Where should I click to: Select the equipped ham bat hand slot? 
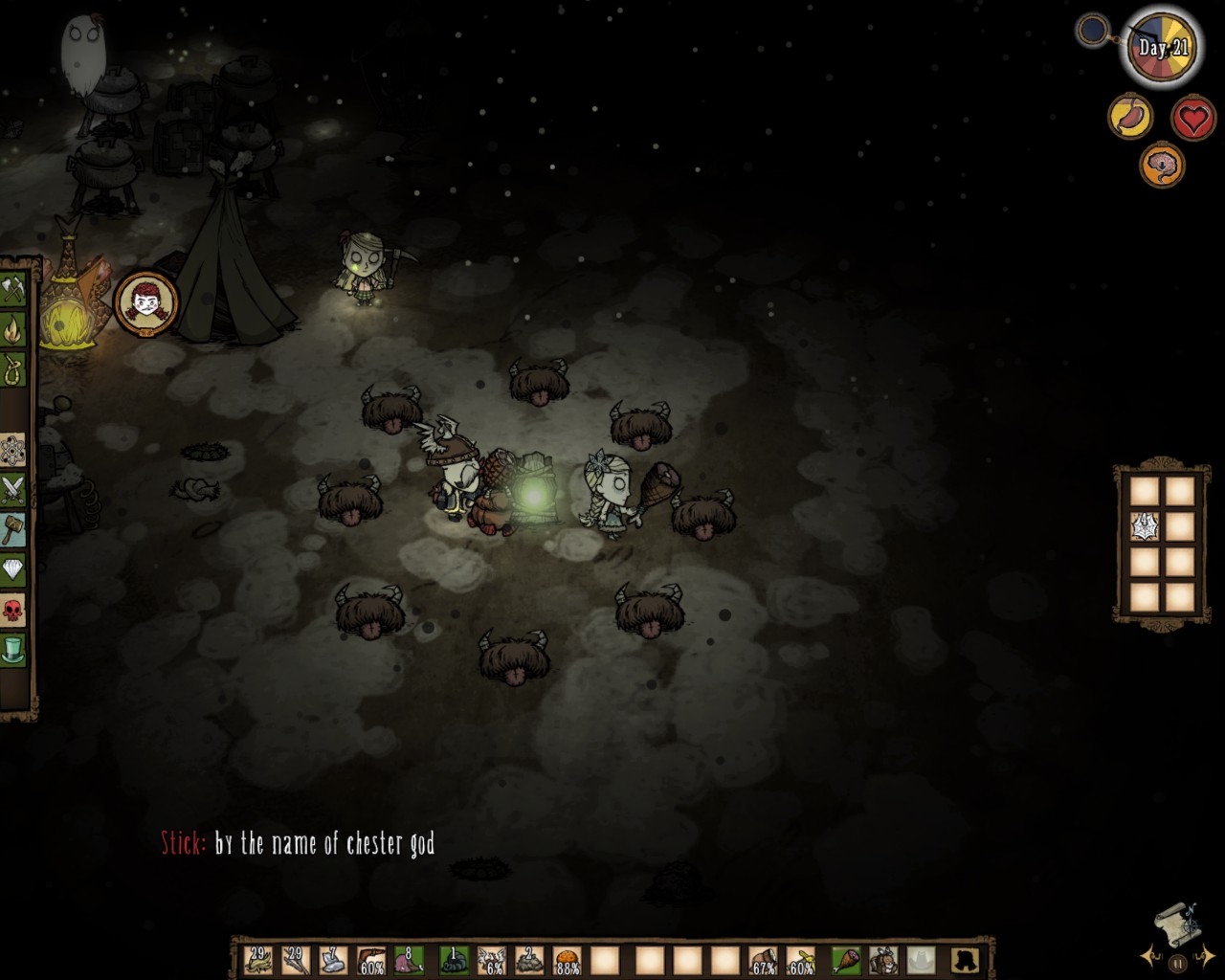click(x=846, y=959)
